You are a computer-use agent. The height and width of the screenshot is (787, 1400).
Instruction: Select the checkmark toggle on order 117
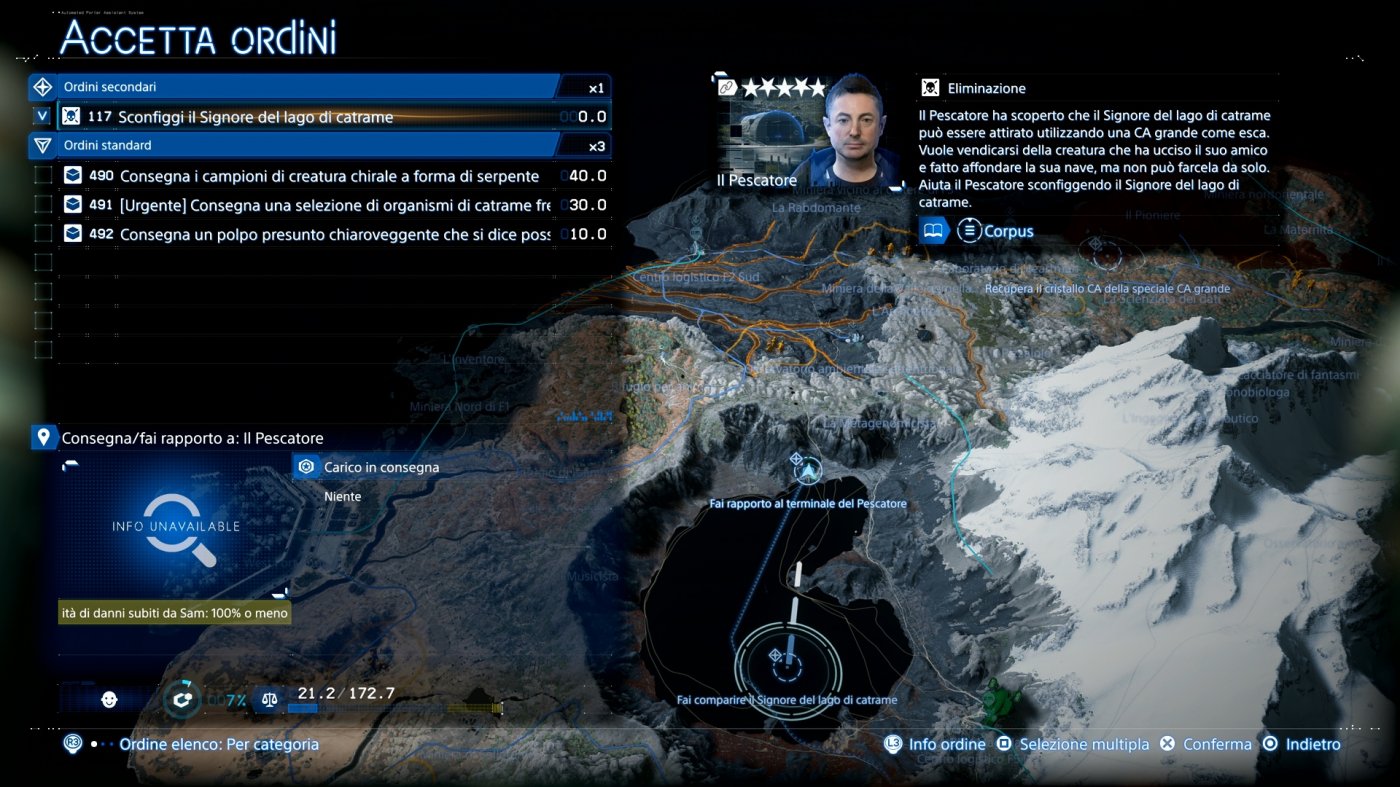pos(41,115)
